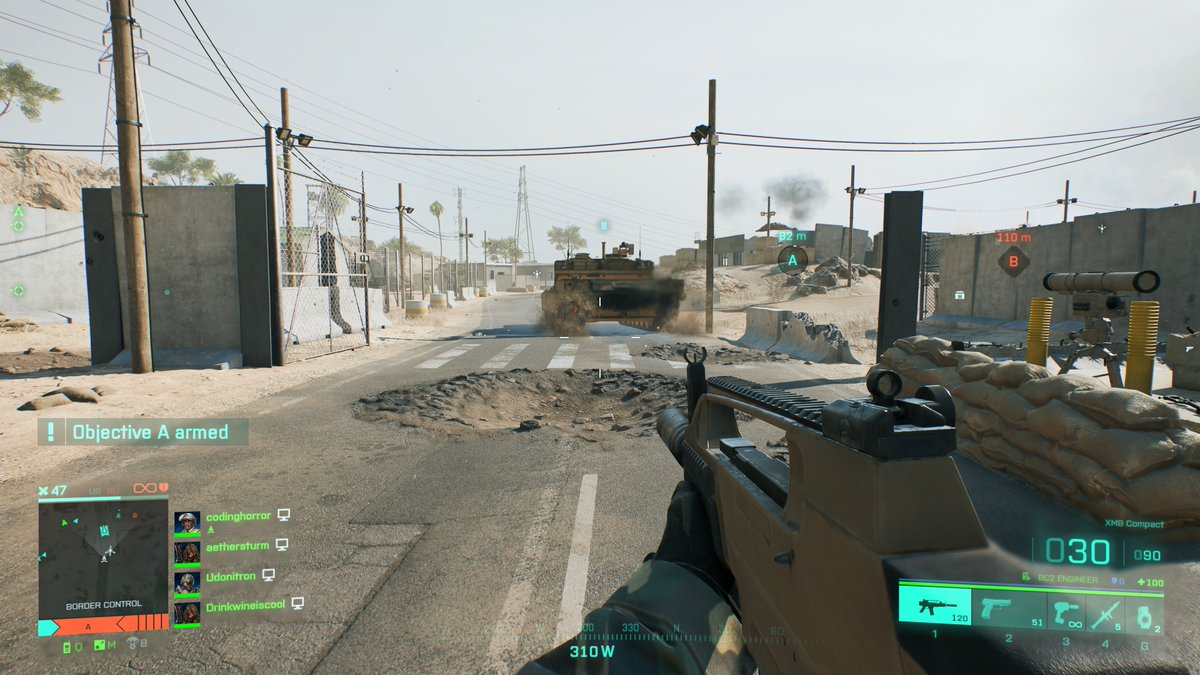Viewport: 1200px width, 675px height.
Task: Click the parachute call-in icon below minimap
Action: coord(131,644)
